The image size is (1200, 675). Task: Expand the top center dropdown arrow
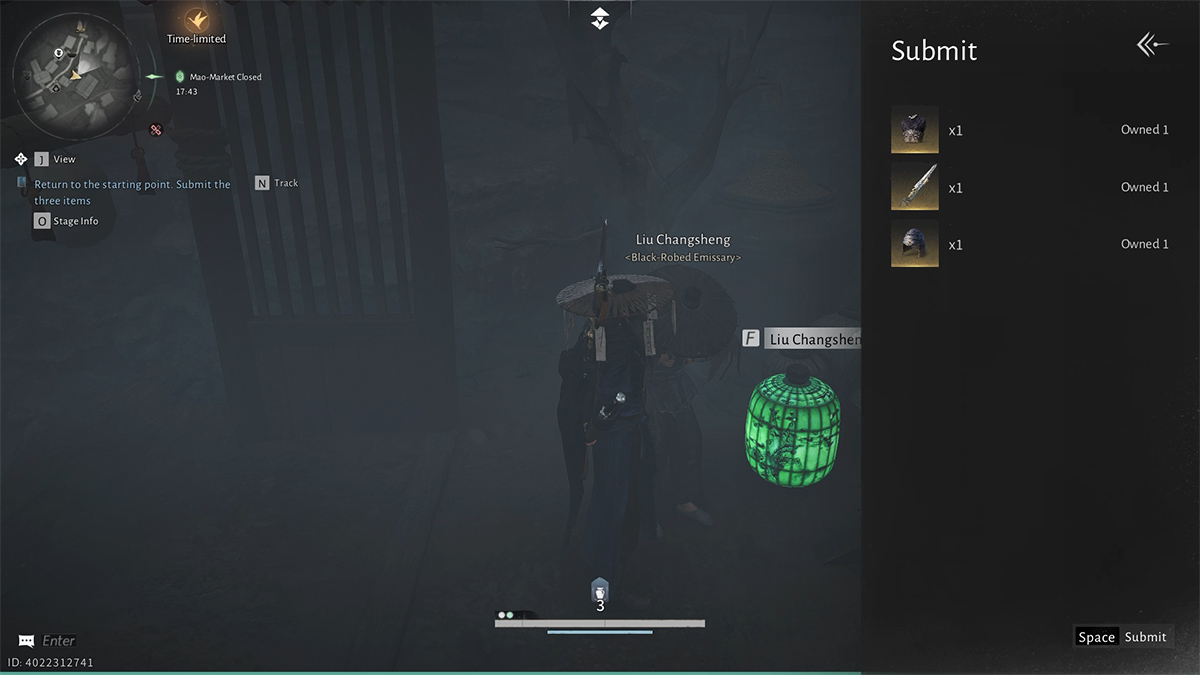pos(599,18)
